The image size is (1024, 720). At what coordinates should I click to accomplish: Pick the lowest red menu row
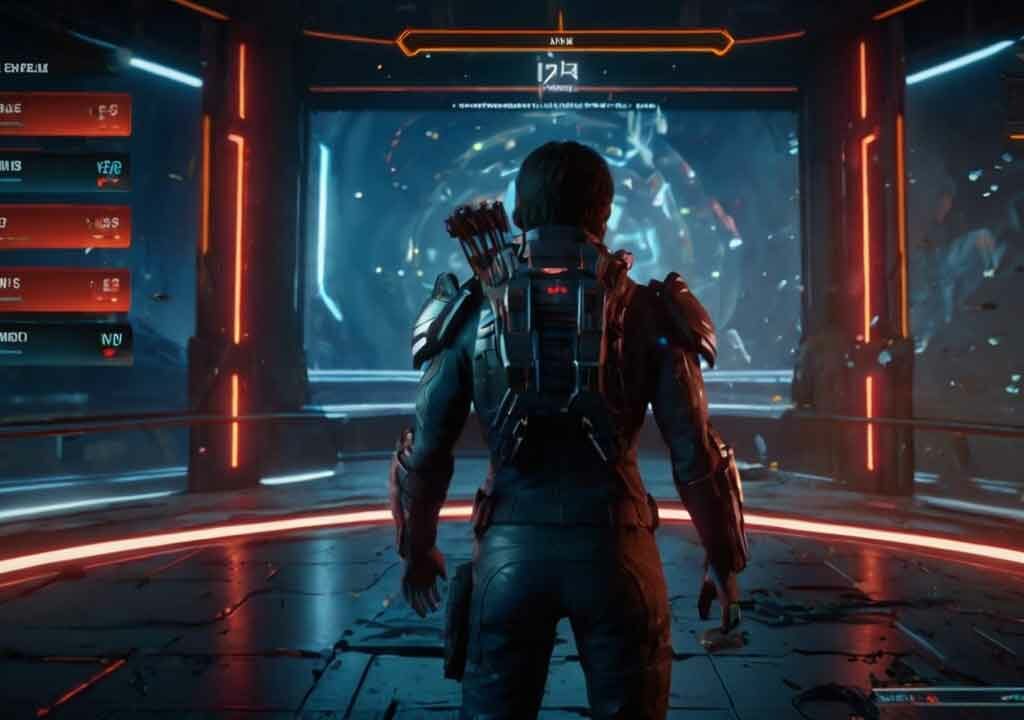point(64,288)
